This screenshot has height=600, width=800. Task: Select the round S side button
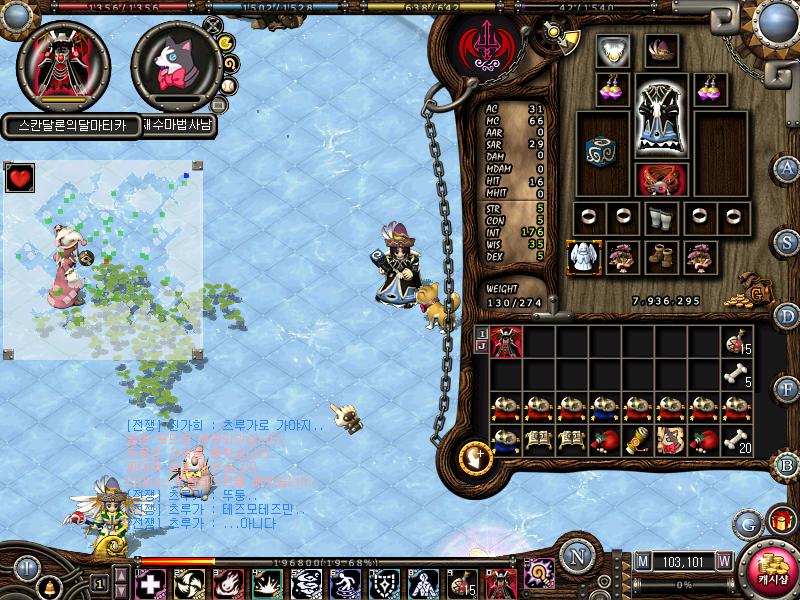click(788, 241)
